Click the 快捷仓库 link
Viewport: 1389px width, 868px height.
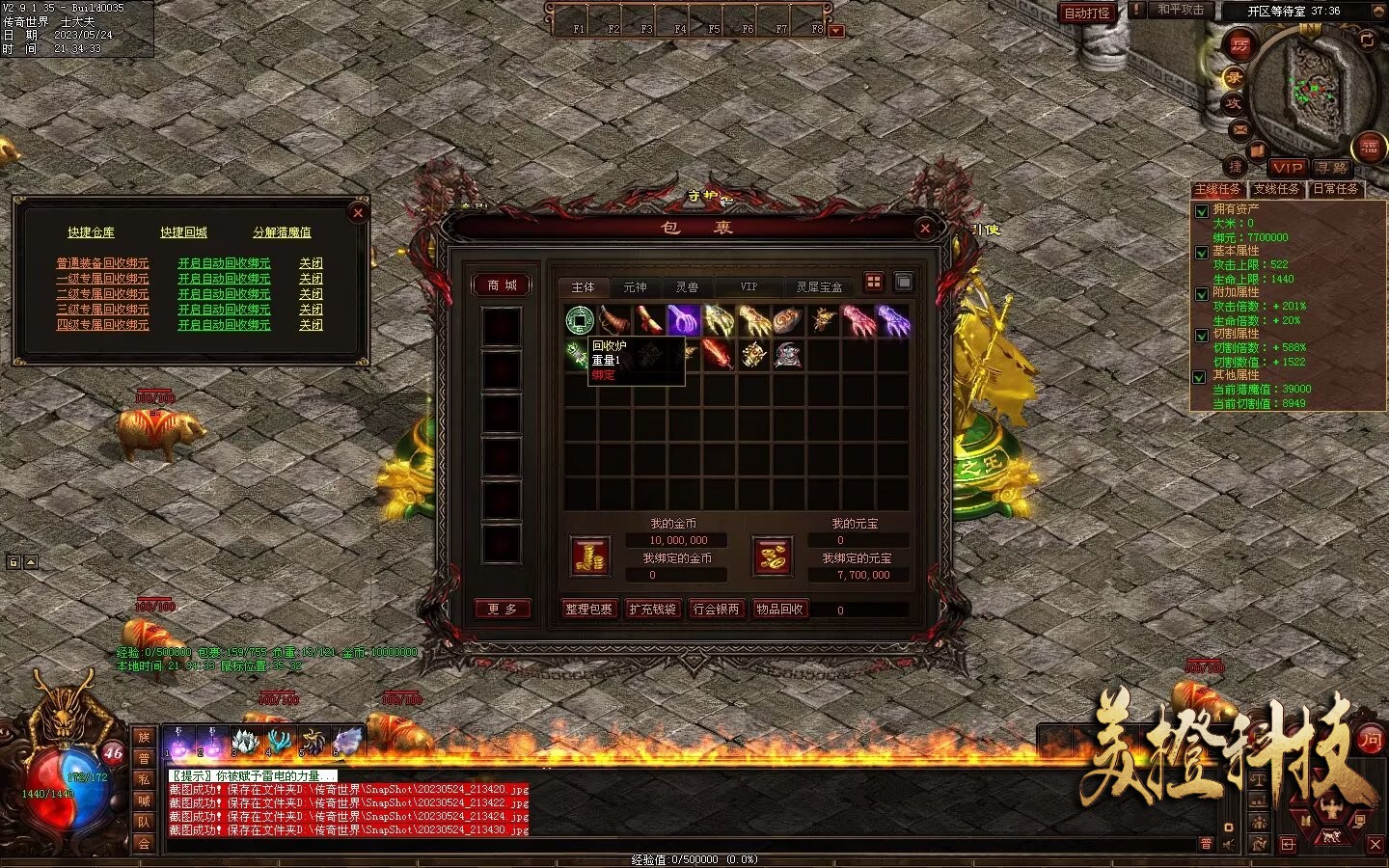point(91,232)
